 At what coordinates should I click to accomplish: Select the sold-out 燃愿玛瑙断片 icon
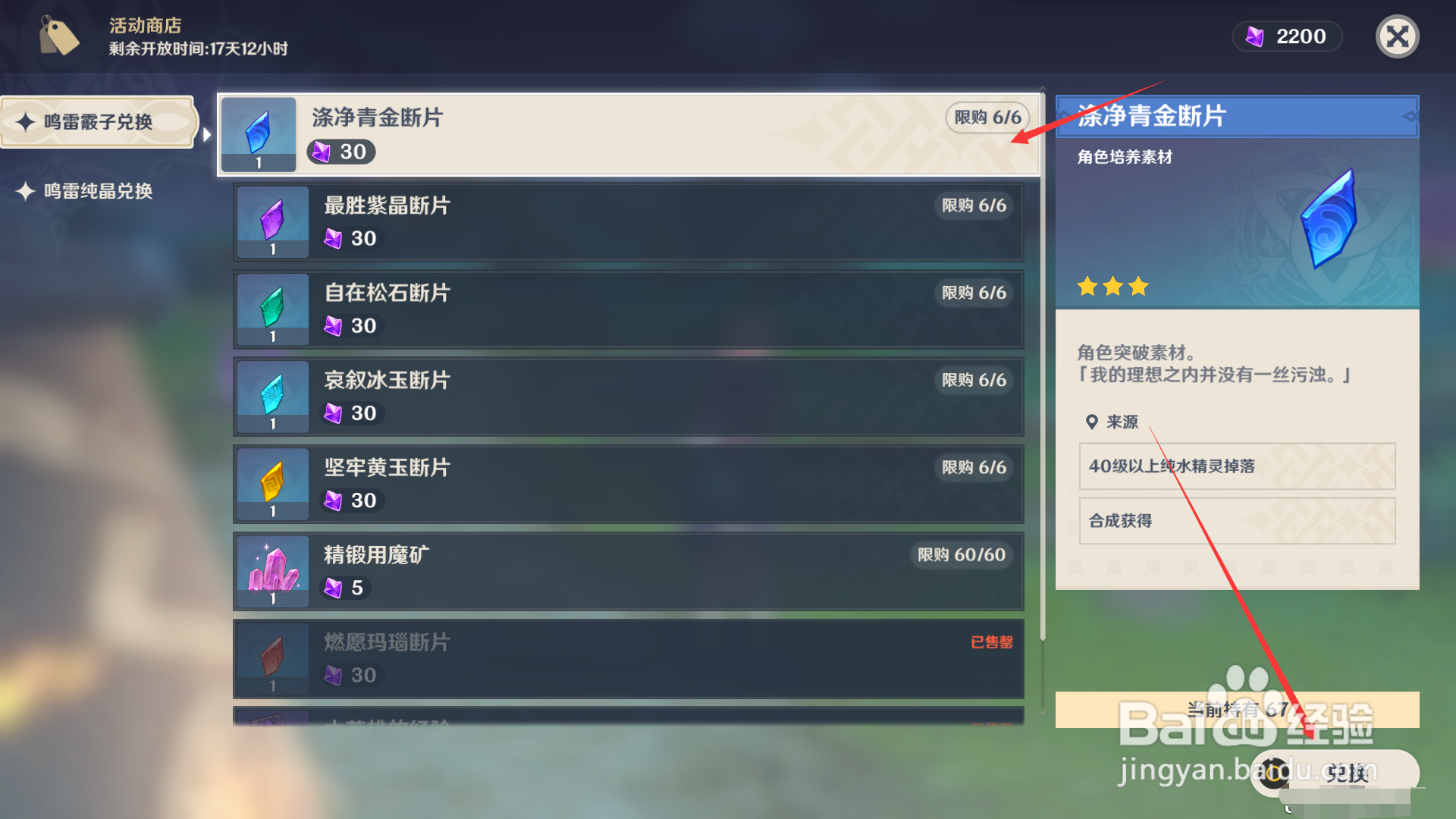(271, 658)
